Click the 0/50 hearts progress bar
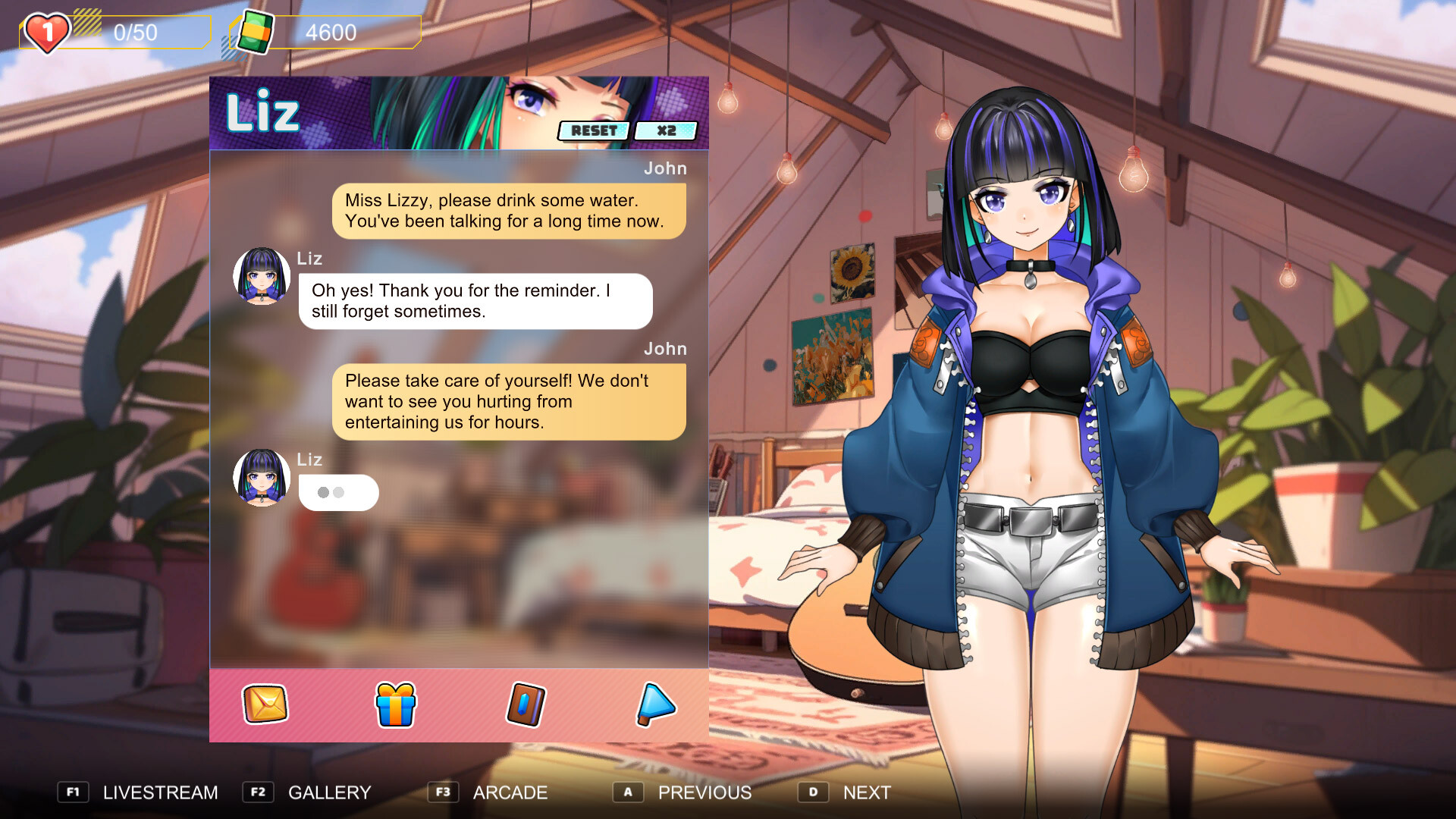Screen dimensions: 1456x819 136,32
